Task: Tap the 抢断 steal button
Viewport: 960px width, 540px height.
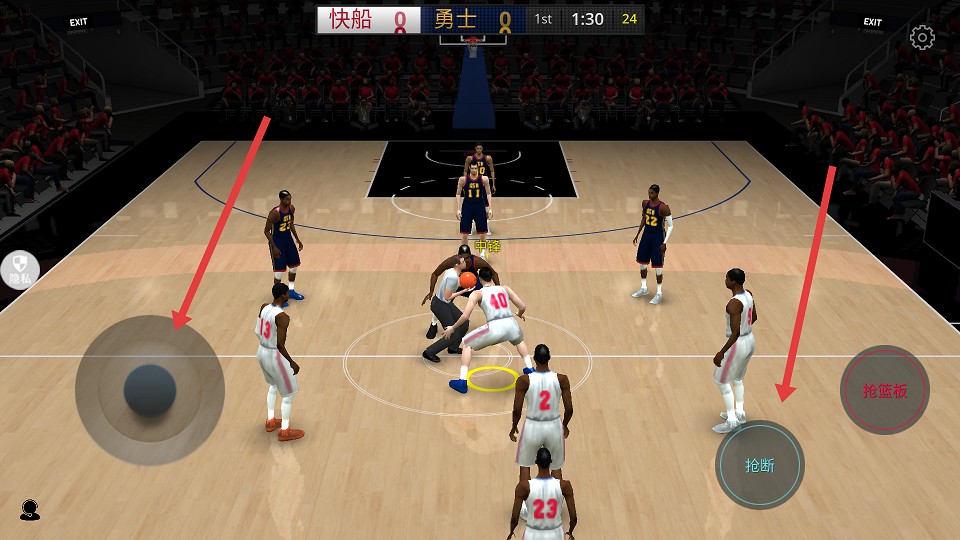Action: 760,465
